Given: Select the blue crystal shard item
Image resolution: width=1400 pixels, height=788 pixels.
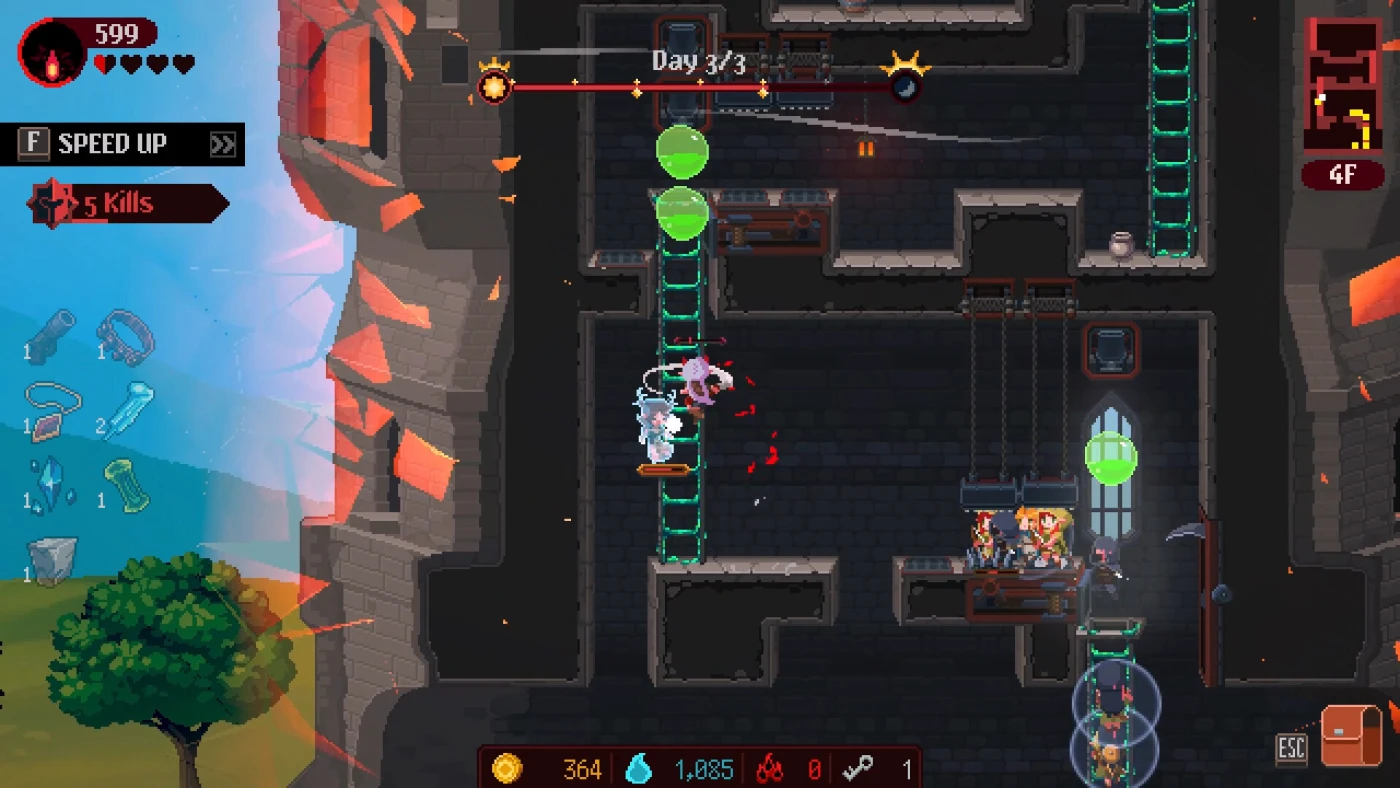Looking at the screenshot, I should click(51, 483).
